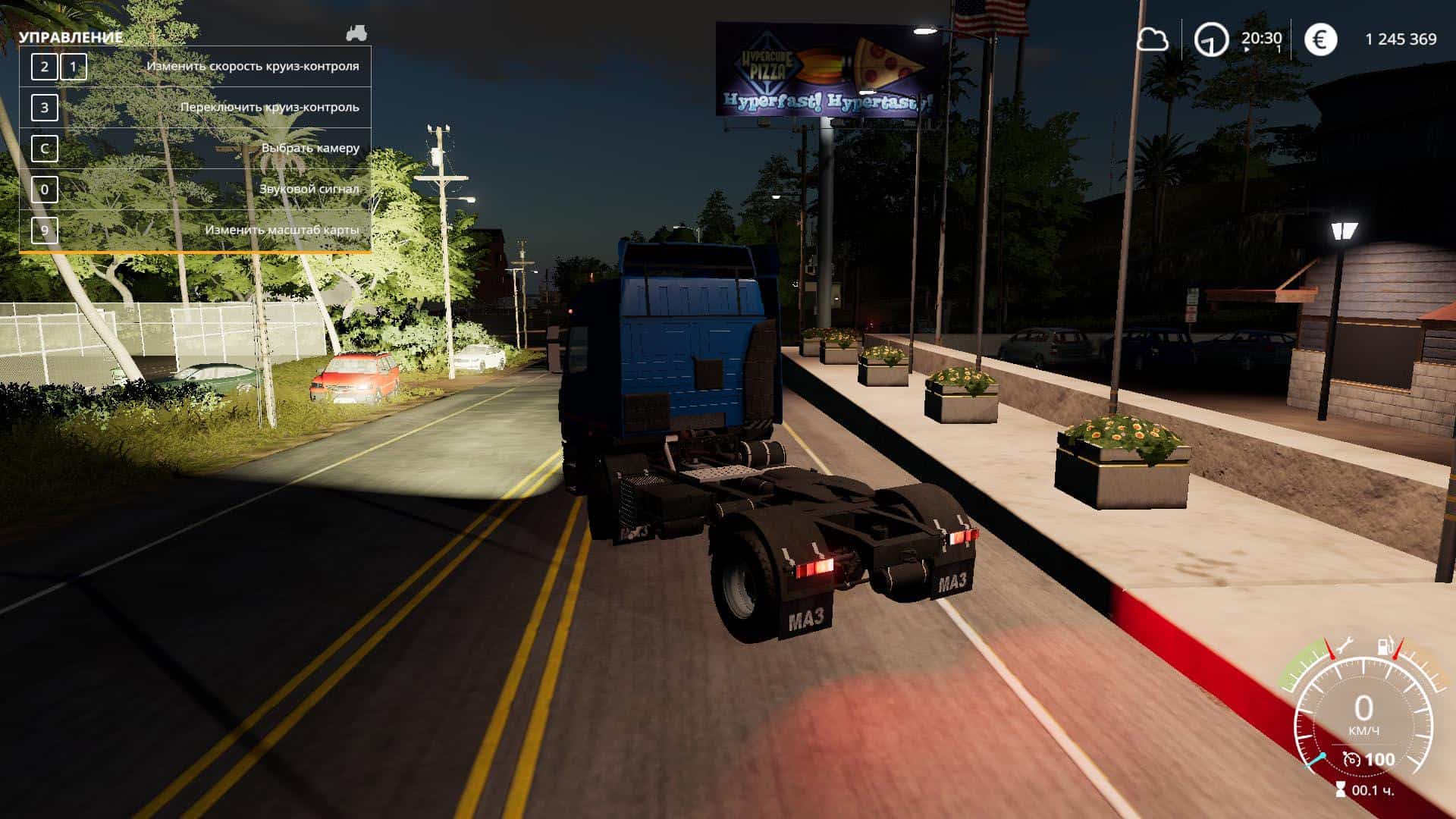Select the clock icon beside the time

1211,39
